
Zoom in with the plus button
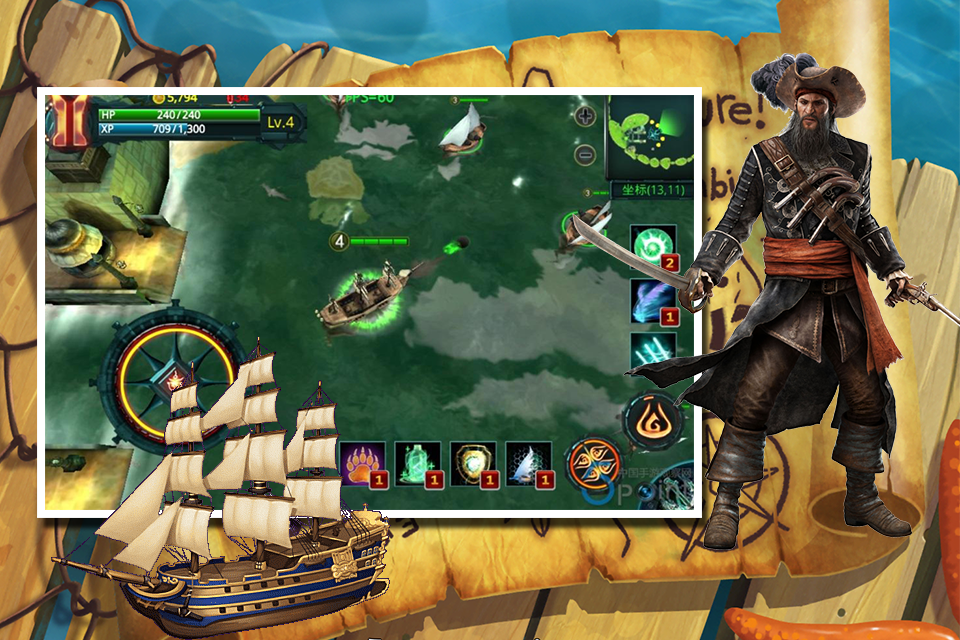[587, 117]
